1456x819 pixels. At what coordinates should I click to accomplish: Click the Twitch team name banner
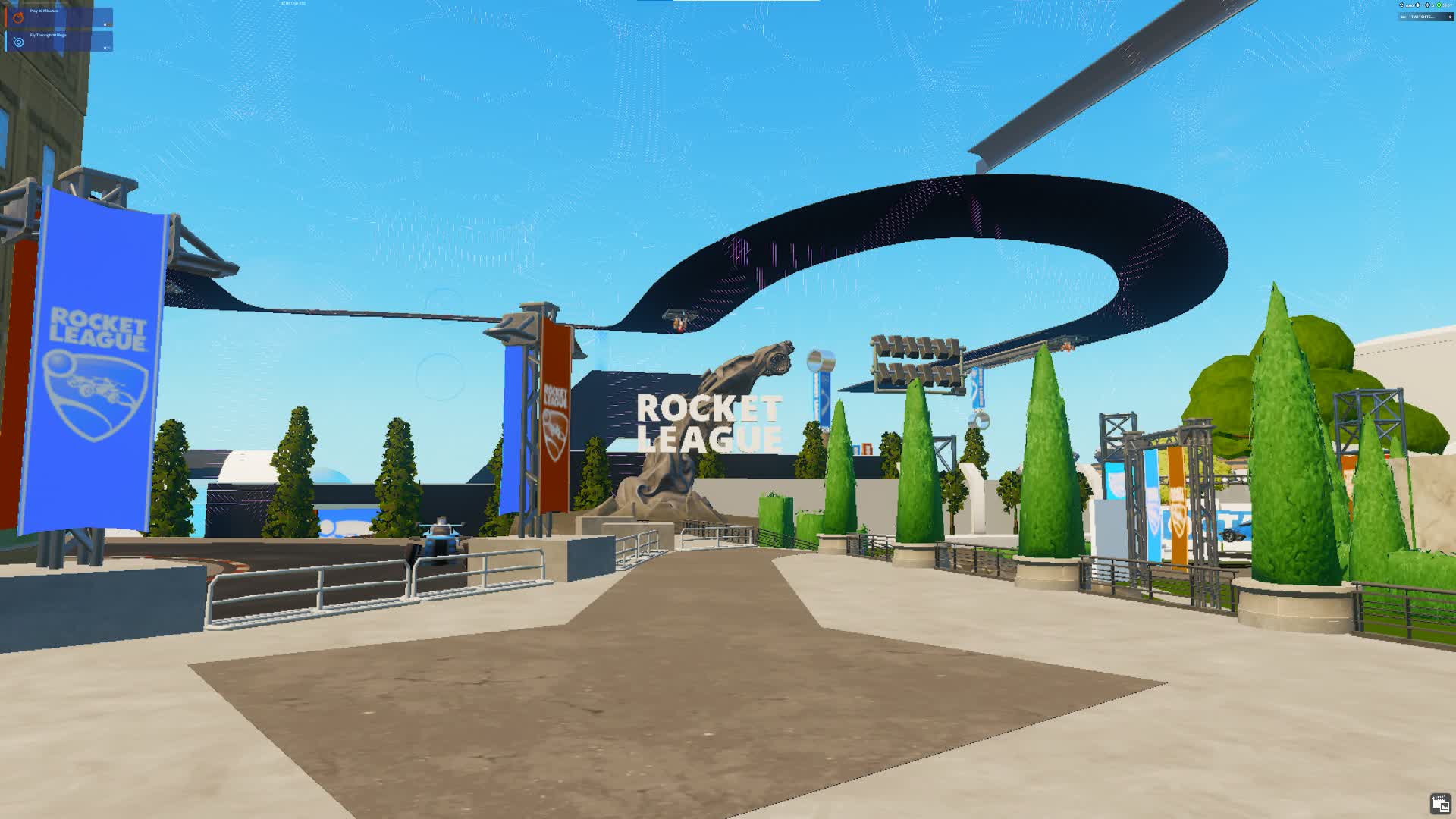coord(1425,17)
